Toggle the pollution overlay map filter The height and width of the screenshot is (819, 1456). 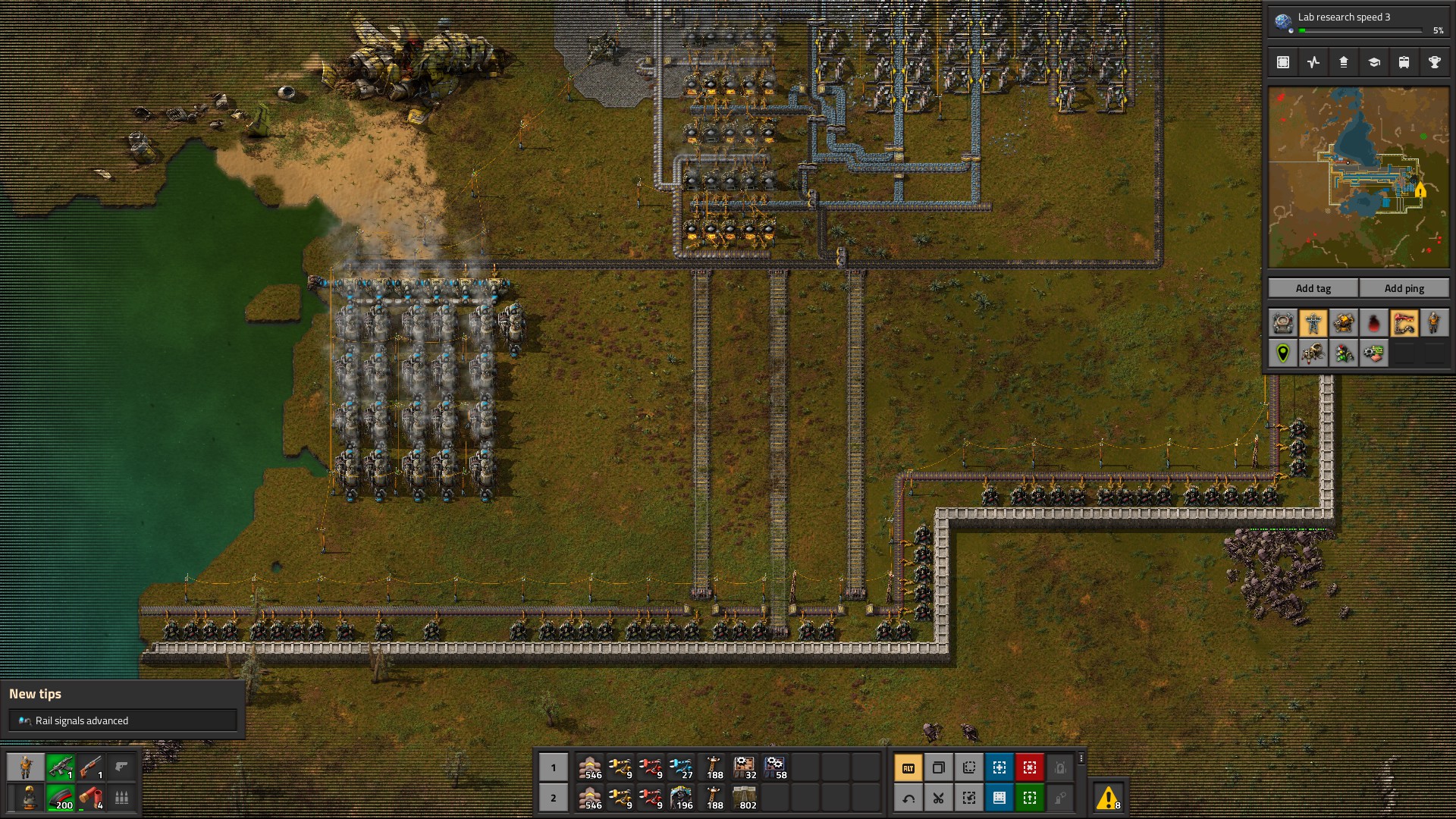click(x=1373, y=324)
